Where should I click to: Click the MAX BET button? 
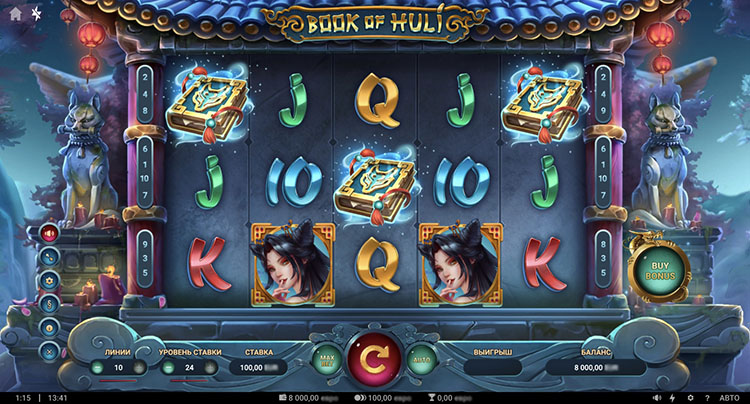[x=326, y=357]
